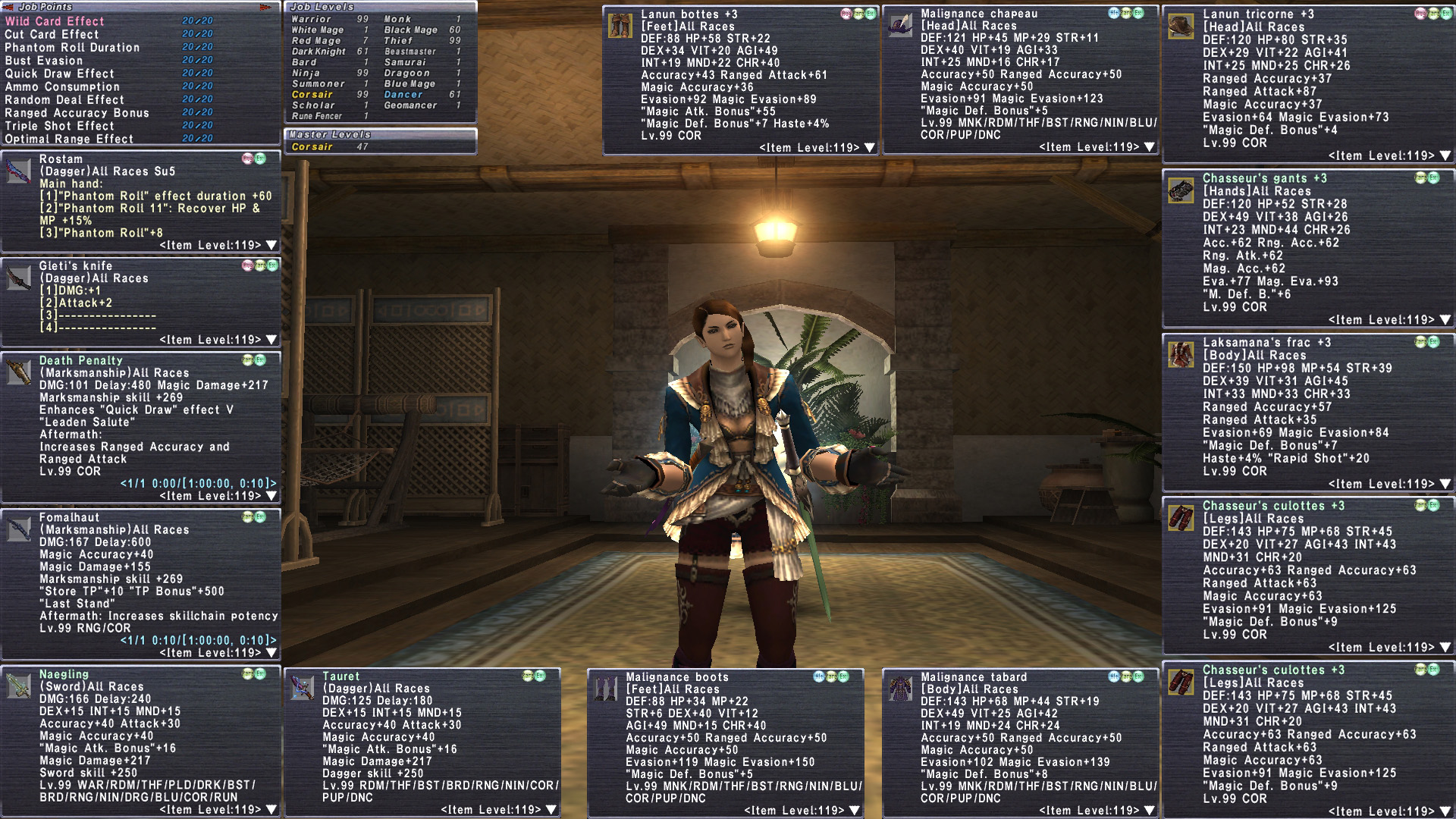Image resolution: width=1456 pixels, height=819 pixels.
Task: Select Dancer in the Job Levels list
Action: [403, 95]
